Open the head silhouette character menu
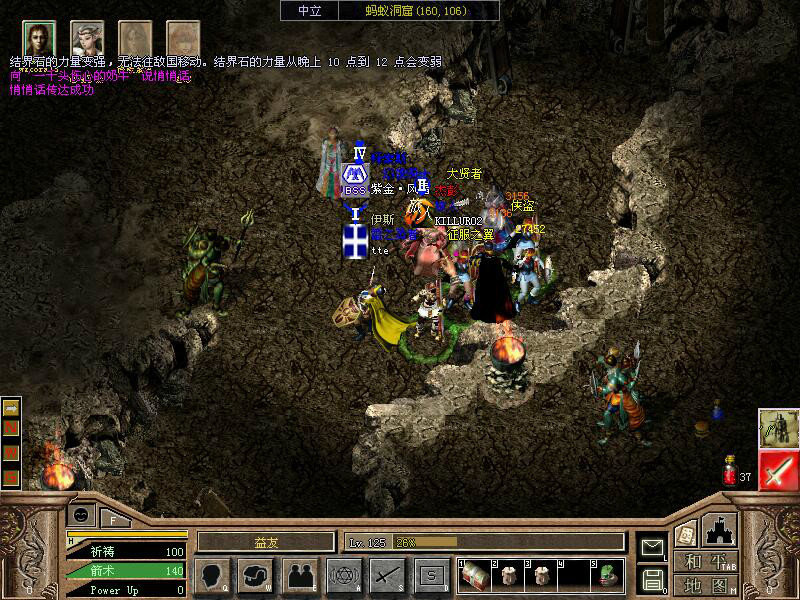The image size is (800, 600). point(211,574)
